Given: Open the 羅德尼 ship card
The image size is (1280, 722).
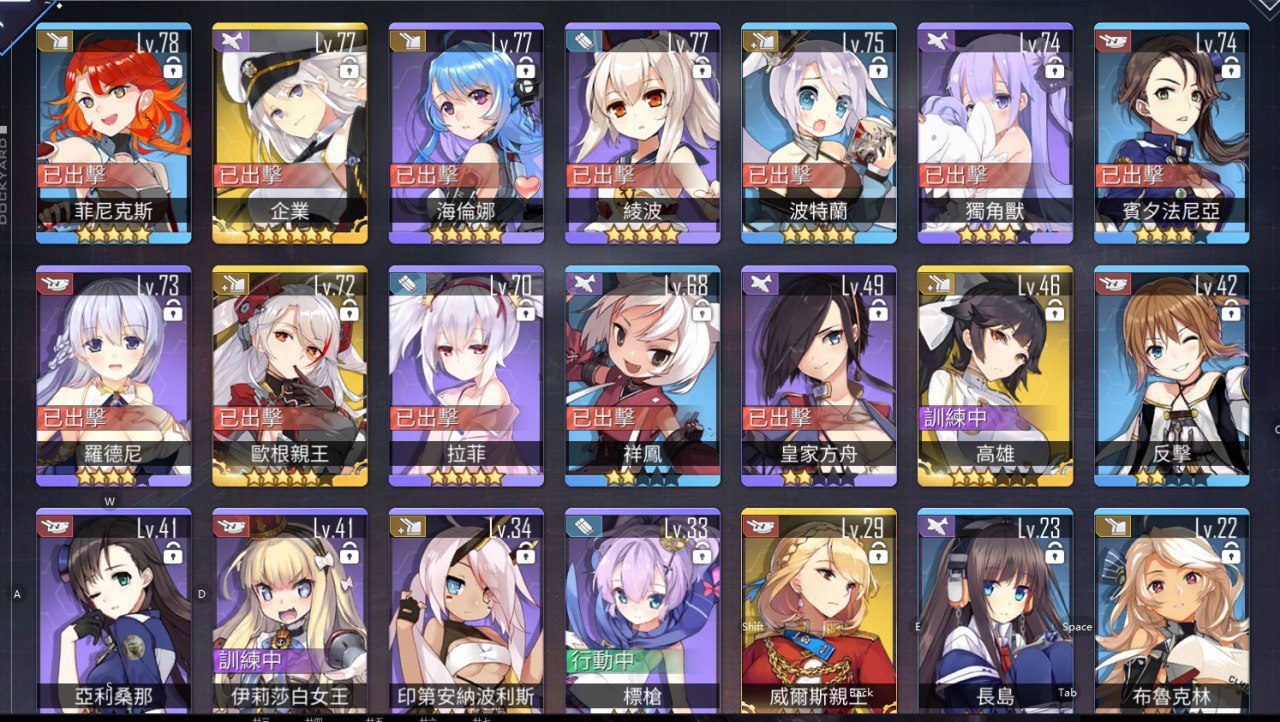Looking at the screenshot, I should (113, 375).
